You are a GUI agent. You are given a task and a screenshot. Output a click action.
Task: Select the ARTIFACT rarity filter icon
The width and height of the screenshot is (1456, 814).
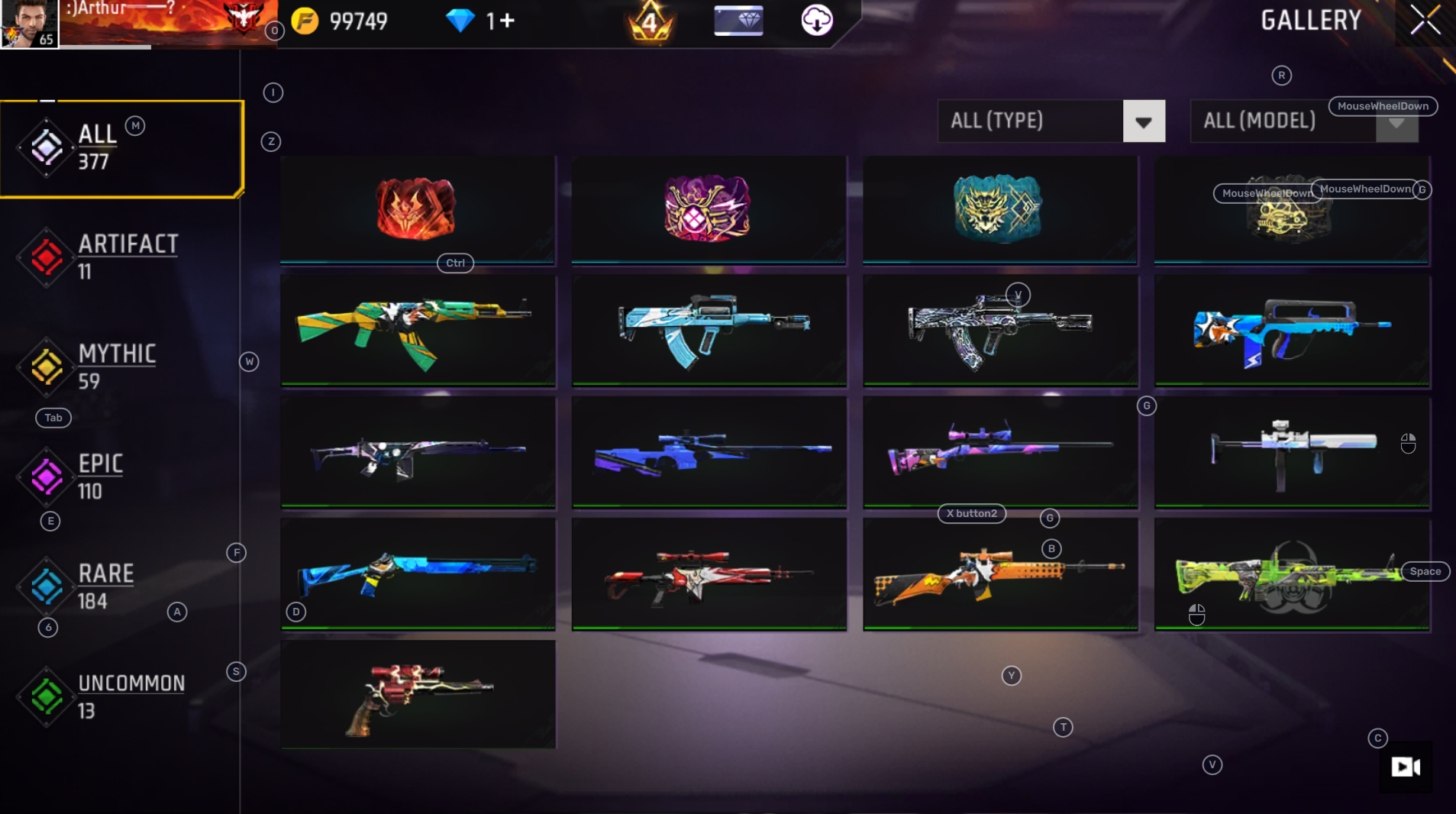click(x=46, y=257)
